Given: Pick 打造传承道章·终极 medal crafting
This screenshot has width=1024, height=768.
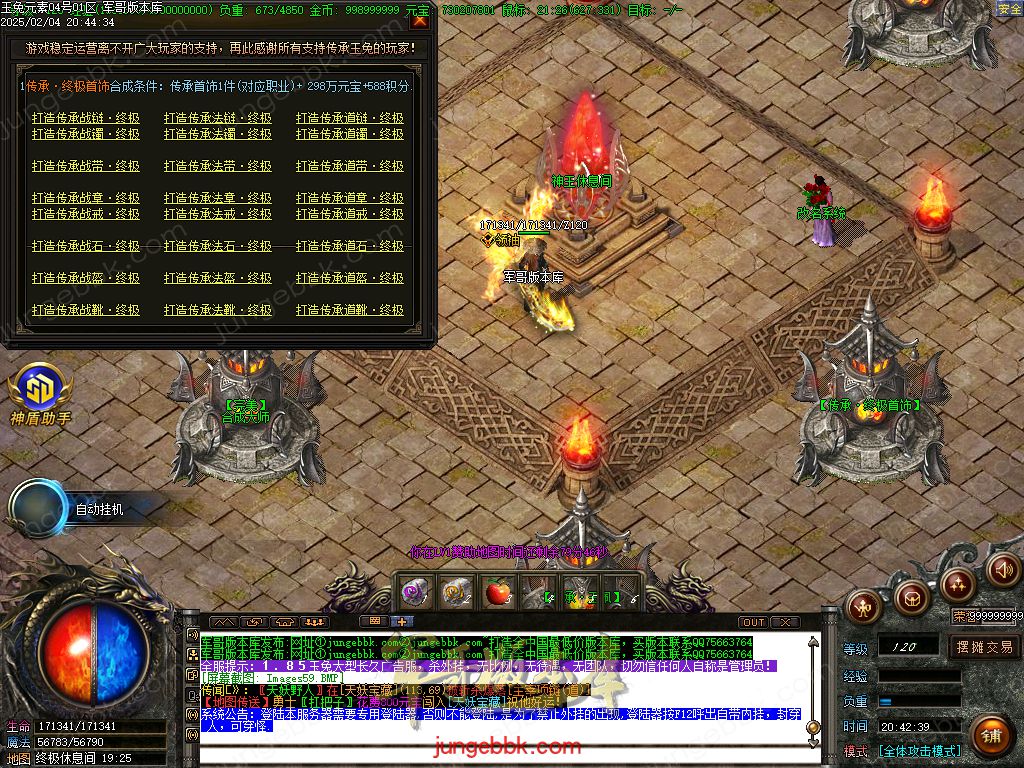Looking at the screenshot, I should (350, 198).
